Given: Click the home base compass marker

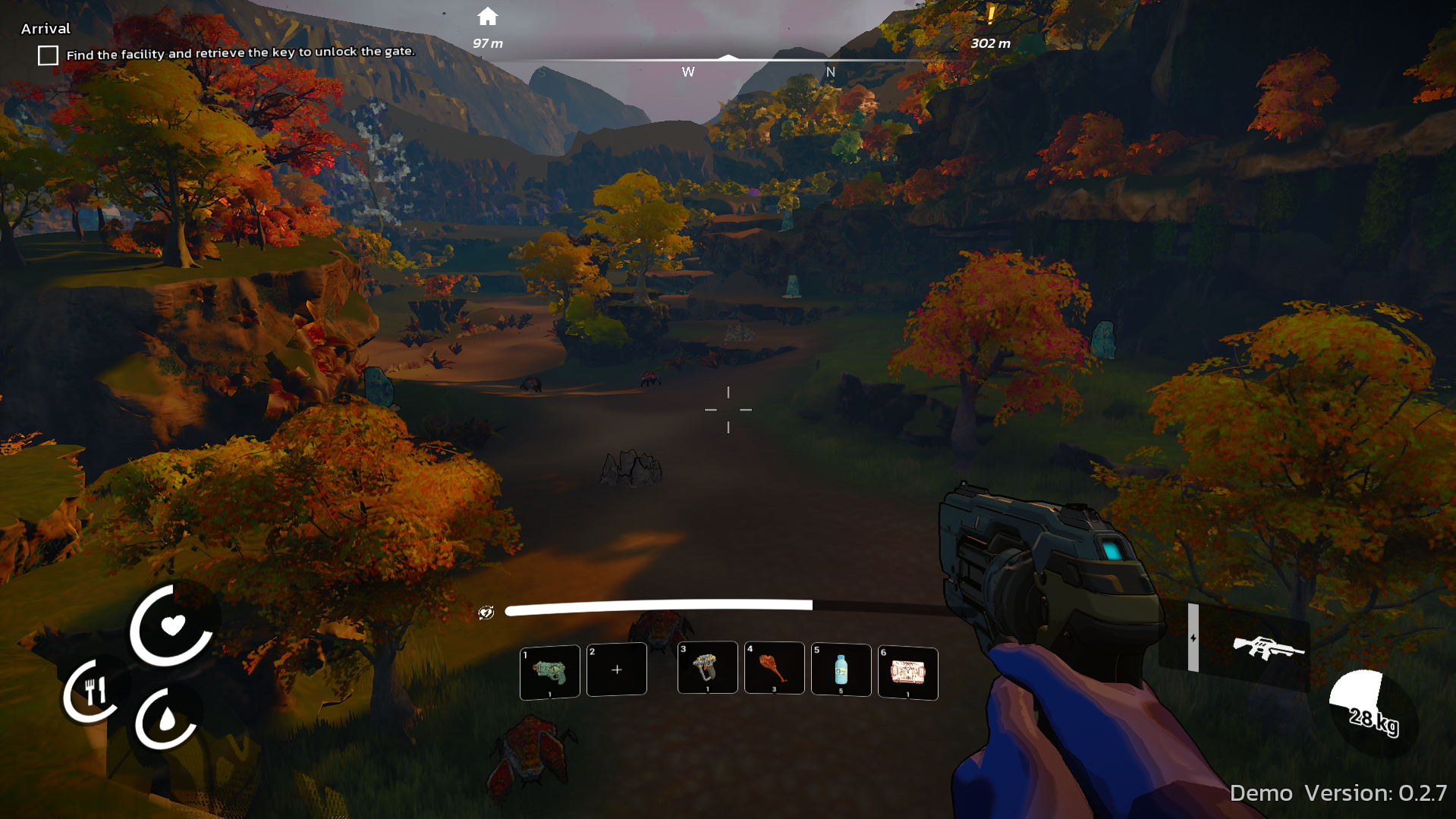Looking at the screenshot, I should pos(488,17).
